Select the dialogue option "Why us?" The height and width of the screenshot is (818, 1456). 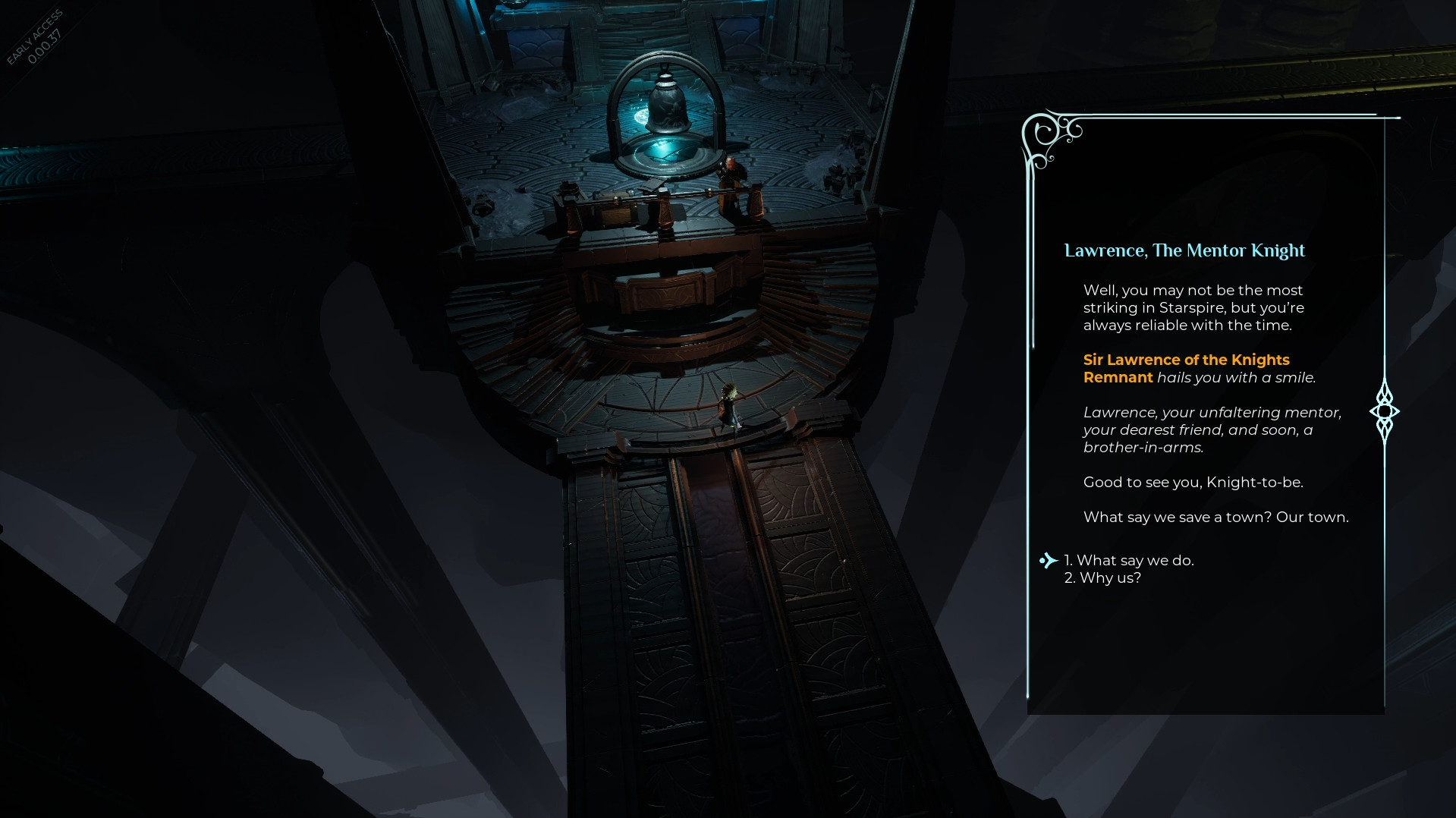1102,578
